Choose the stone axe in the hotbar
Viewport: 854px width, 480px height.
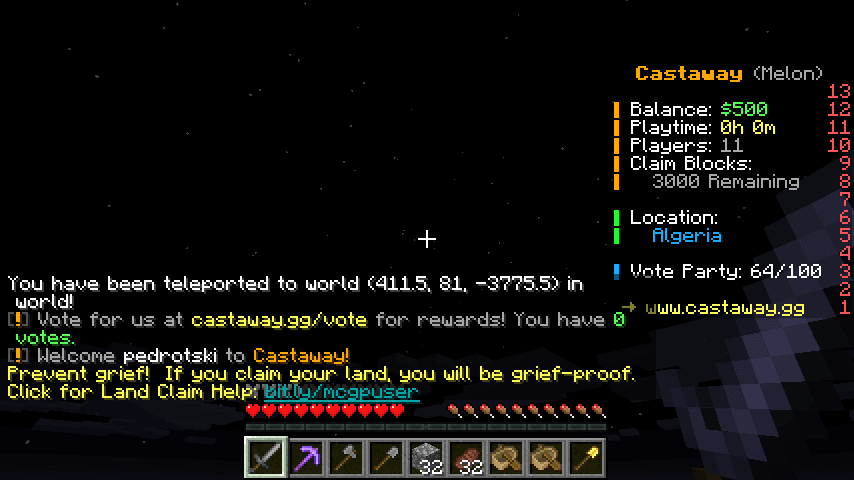coord(346,459)
